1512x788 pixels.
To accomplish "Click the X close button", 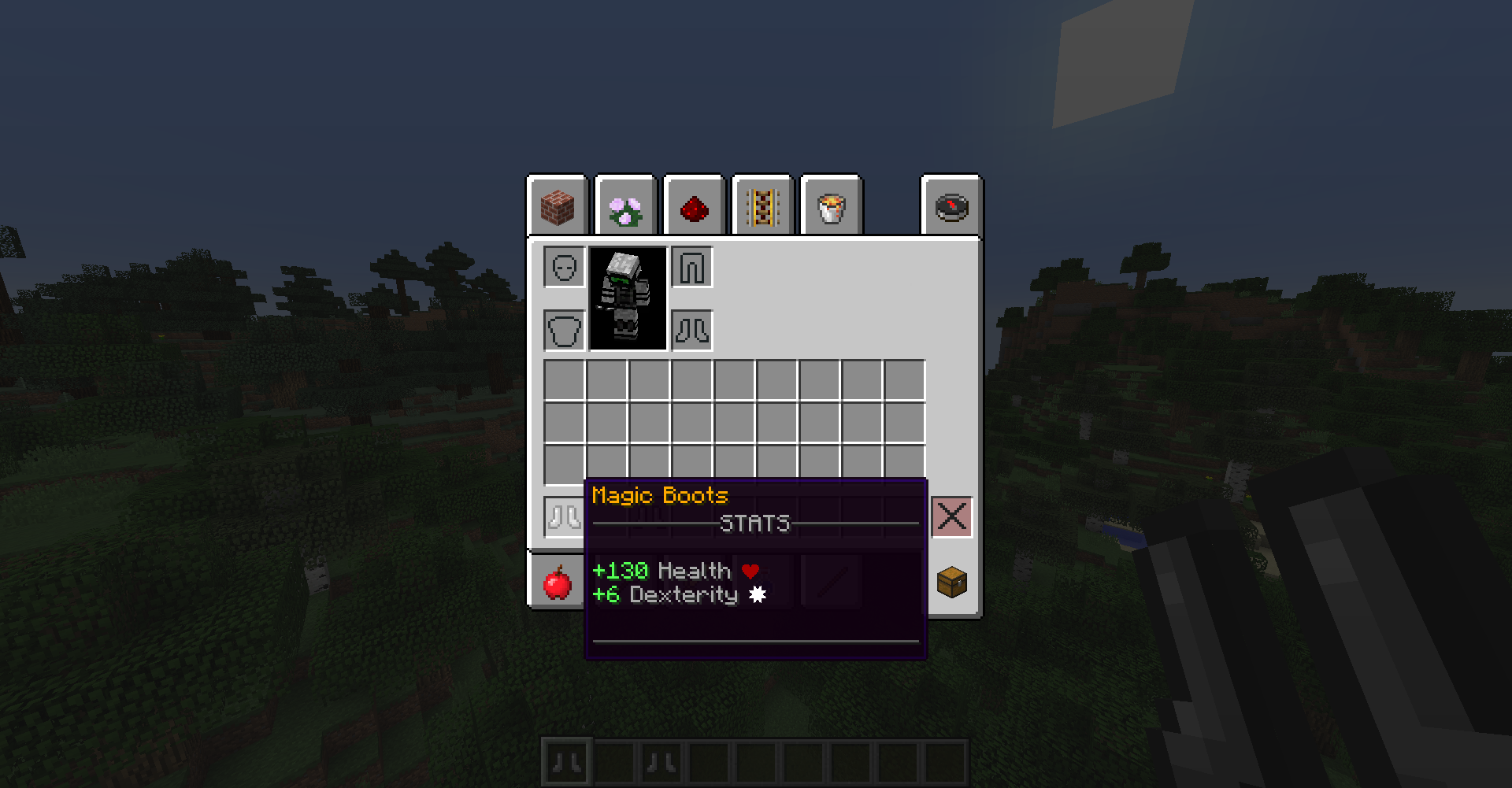I will (951, 517).
